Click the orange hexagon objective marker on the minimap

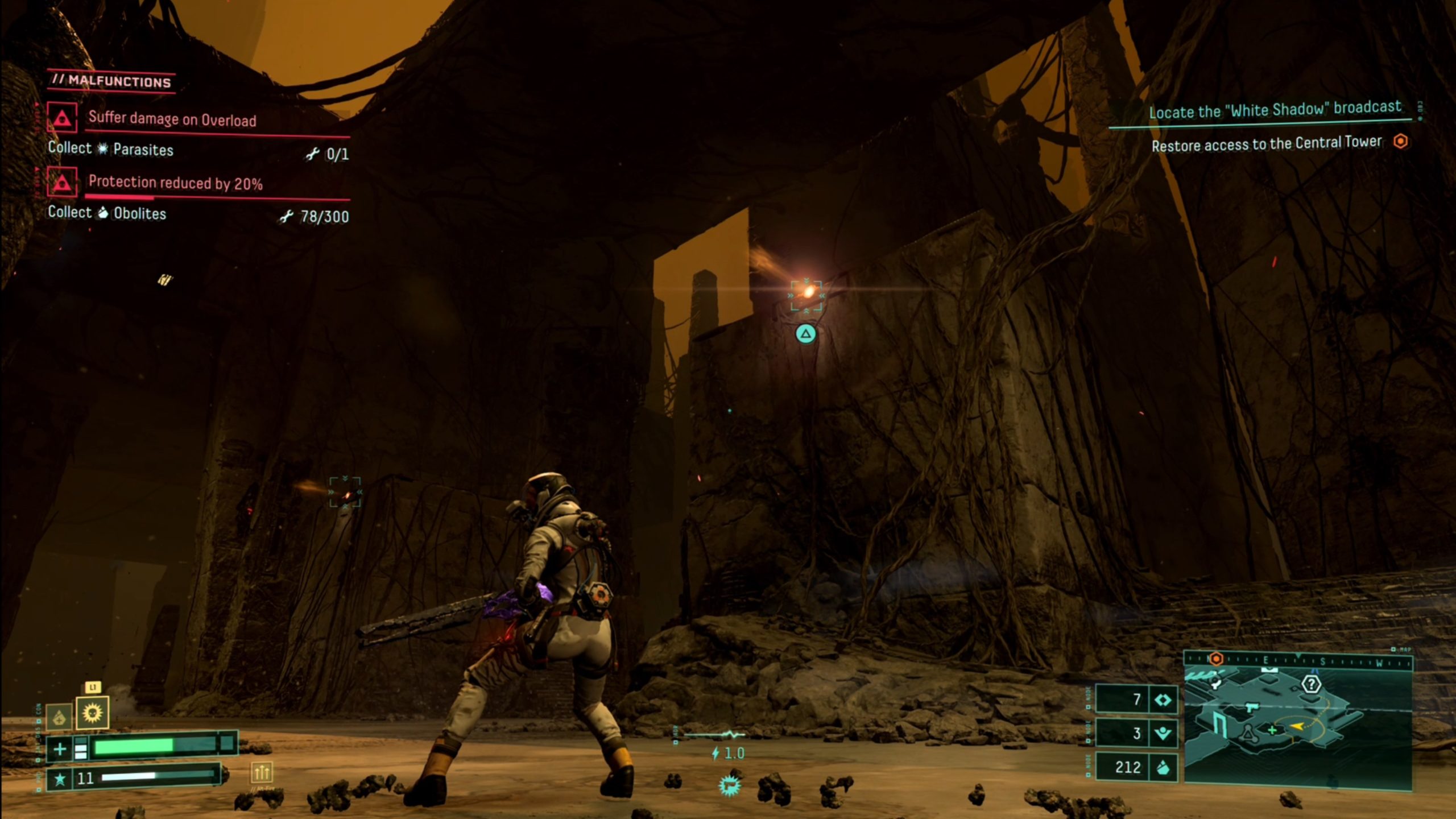tap(1217, 659)
